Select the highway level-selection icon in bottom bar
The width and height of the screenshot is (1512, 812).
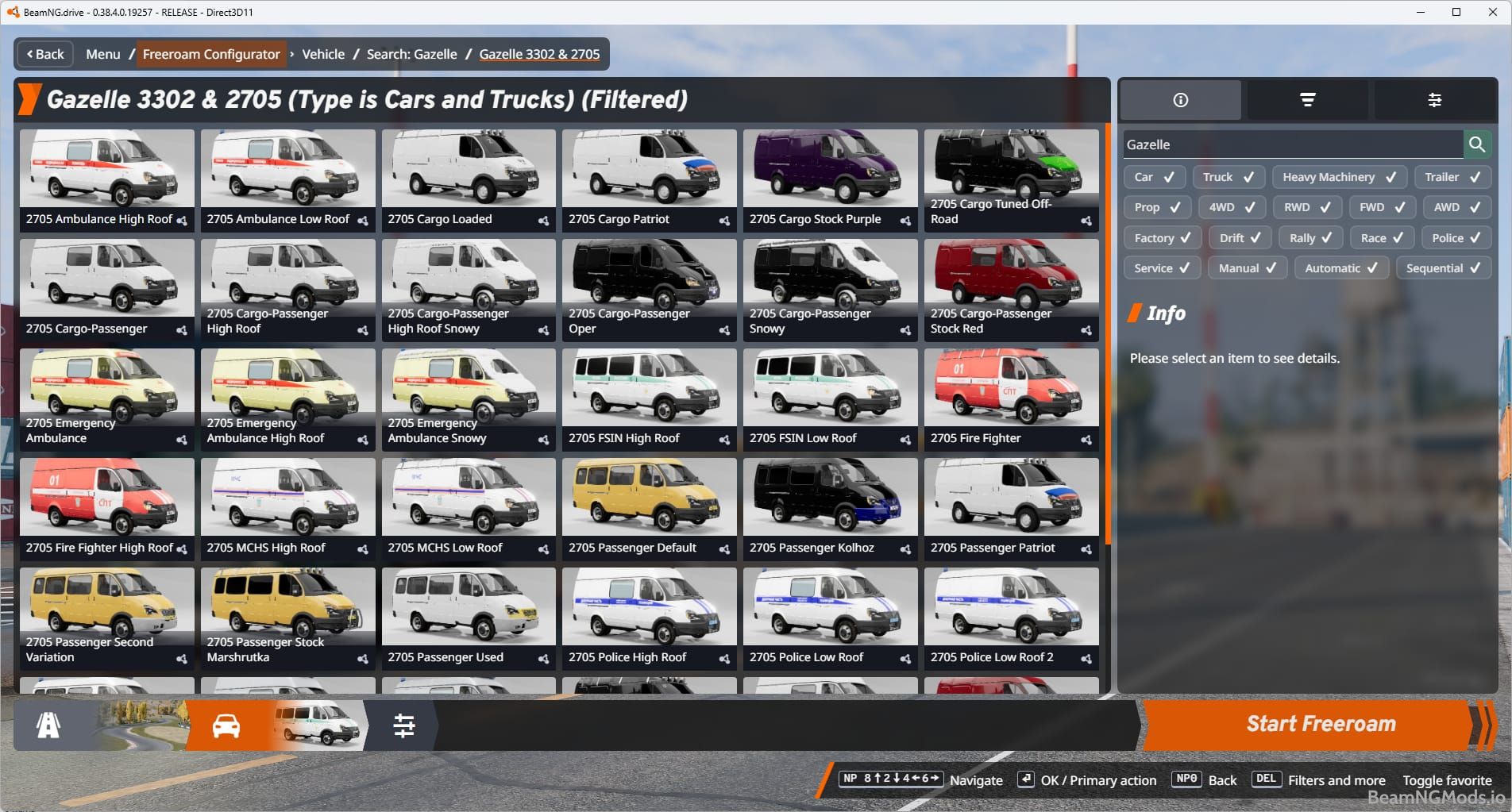coord(49,723)
